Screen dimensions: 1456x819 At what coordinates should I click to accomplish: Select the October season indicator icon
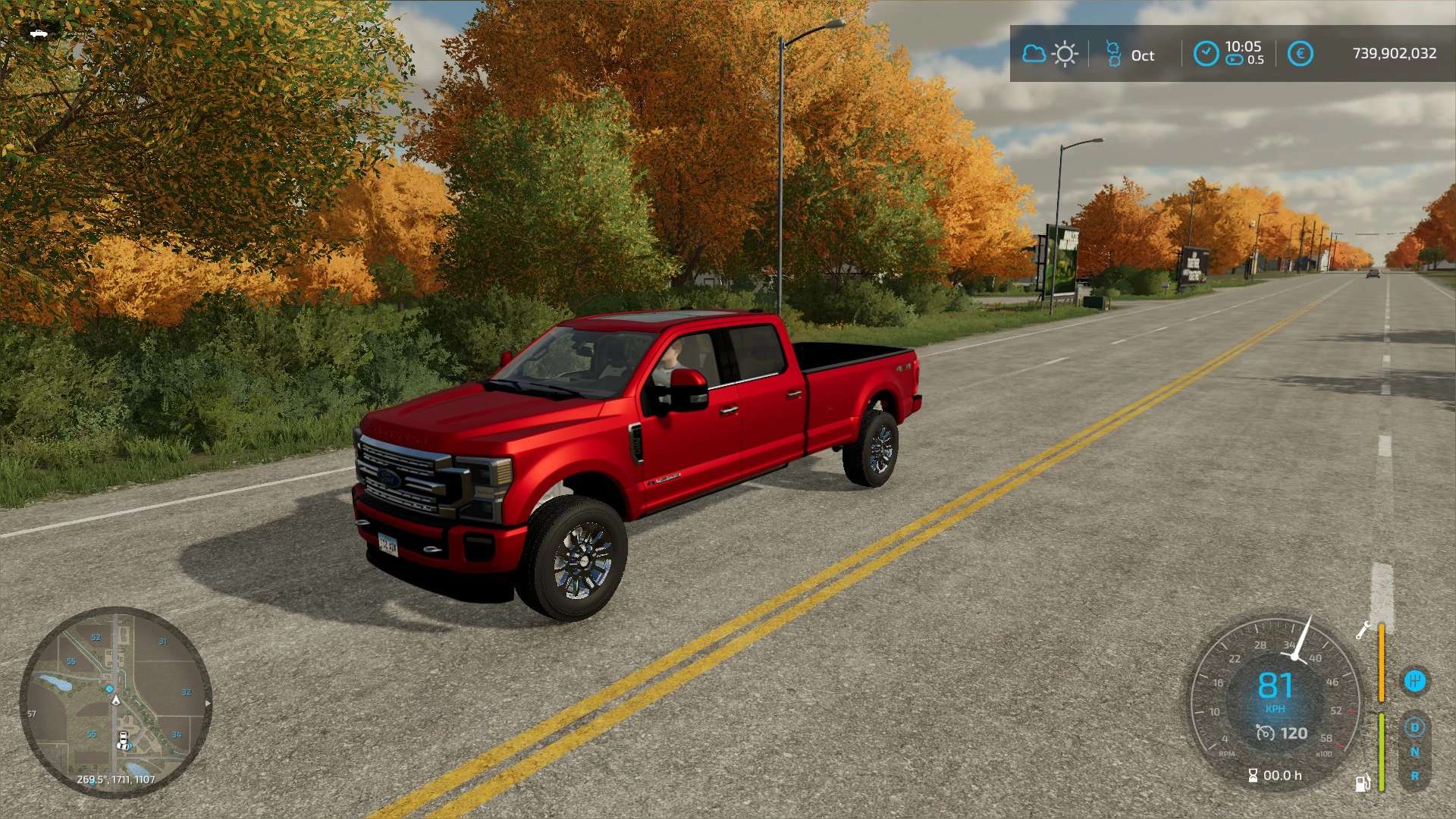click(x=1113, y=55)
